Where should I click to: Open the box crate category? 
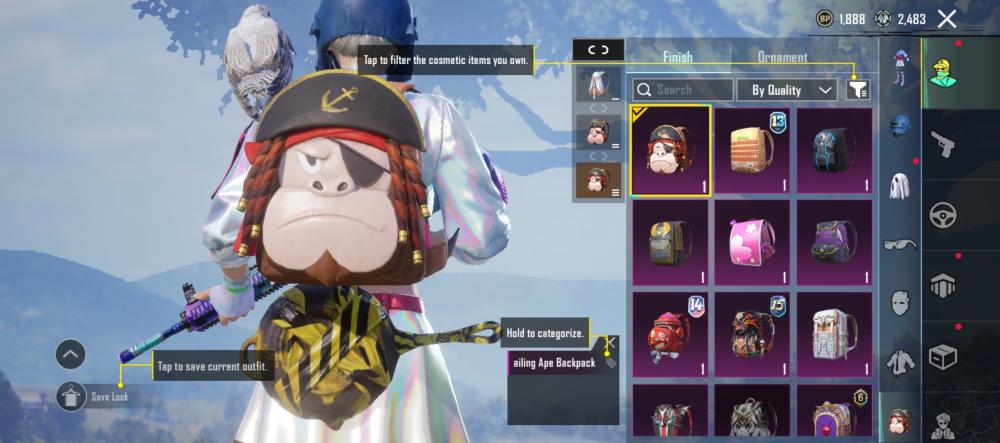(942, 356)
